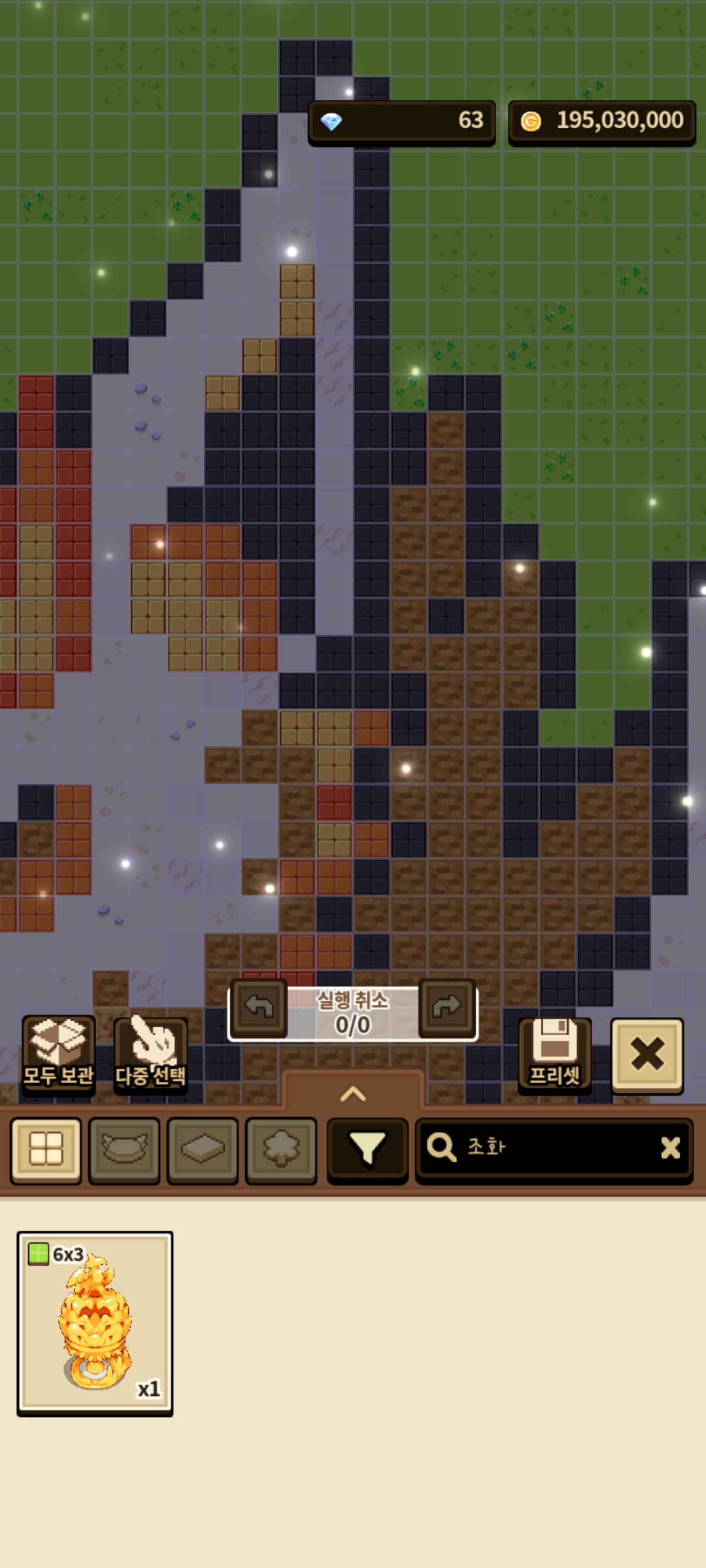The width and height of the screenshot is (706, 1568).
Task: Tap the 모두 보관 store-all button
Action: pyautogui.click(x=58, y=1054)
